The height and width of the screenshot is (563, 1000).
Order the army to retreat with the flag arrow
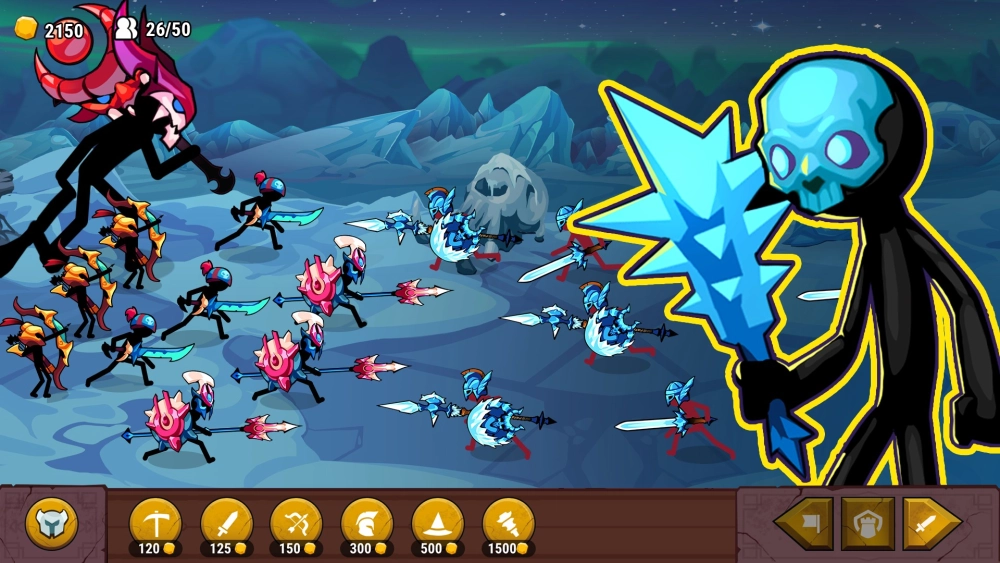(805, 523)
